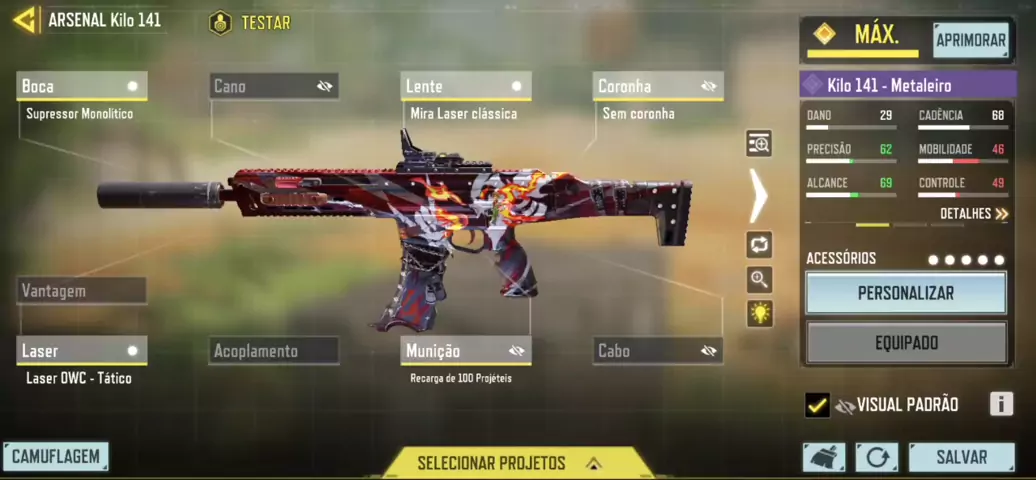
Task: Go back using the yellow arrow
Action: (24, 20)
